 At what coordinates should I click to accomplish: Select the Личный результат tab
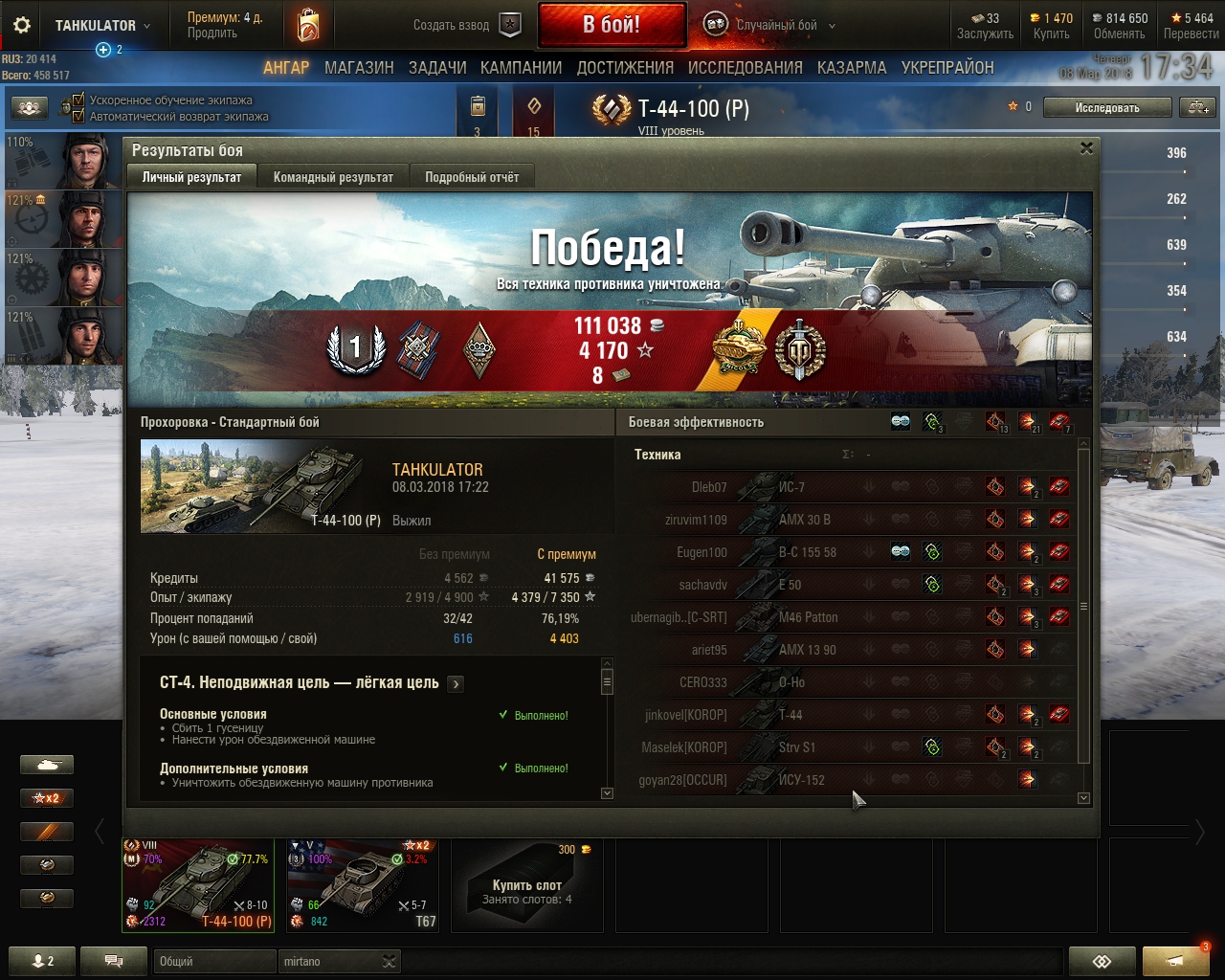(x=191, y=177)
